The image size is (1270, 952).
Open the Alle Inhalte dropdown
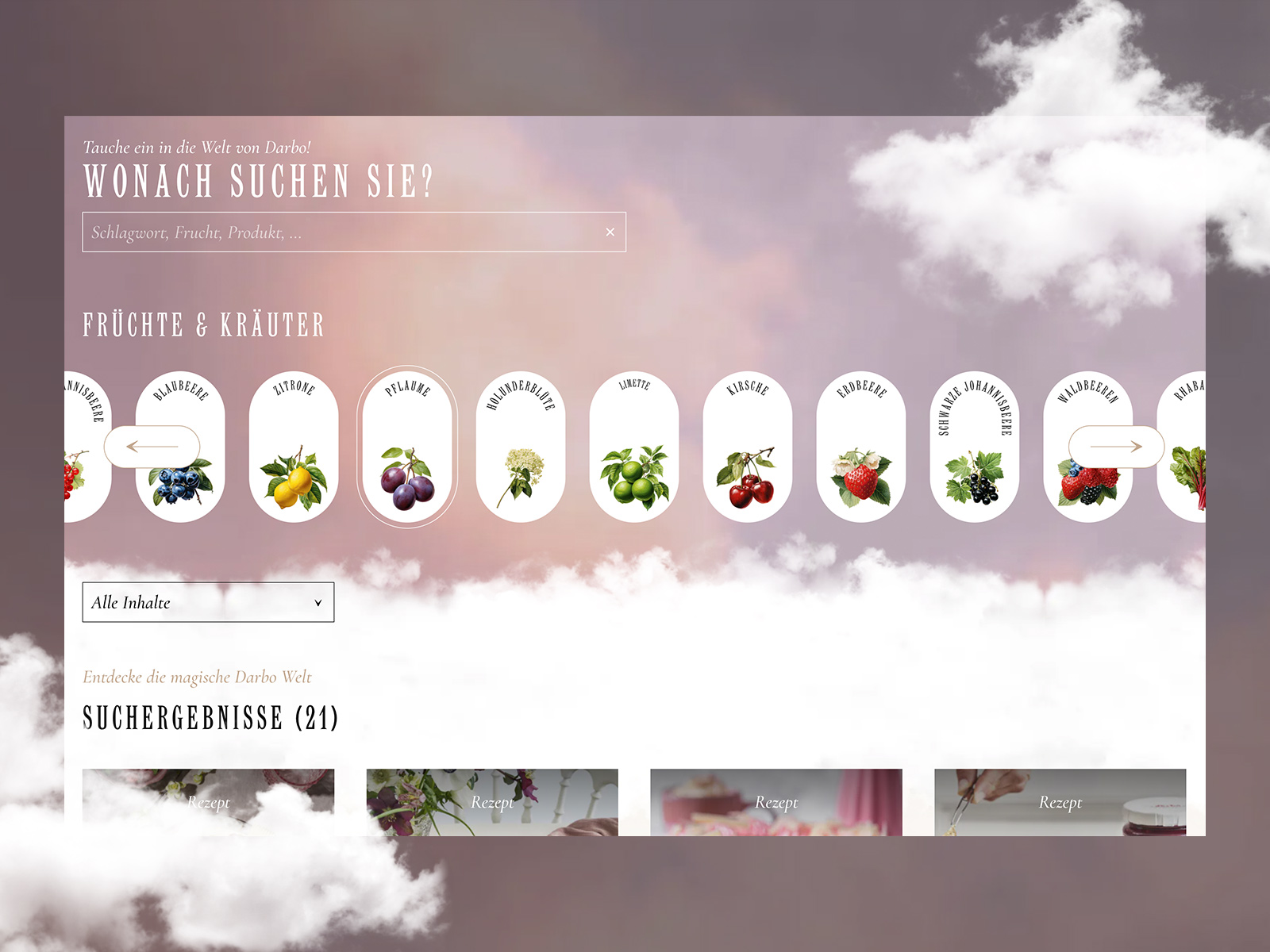[x=208, y=602]
